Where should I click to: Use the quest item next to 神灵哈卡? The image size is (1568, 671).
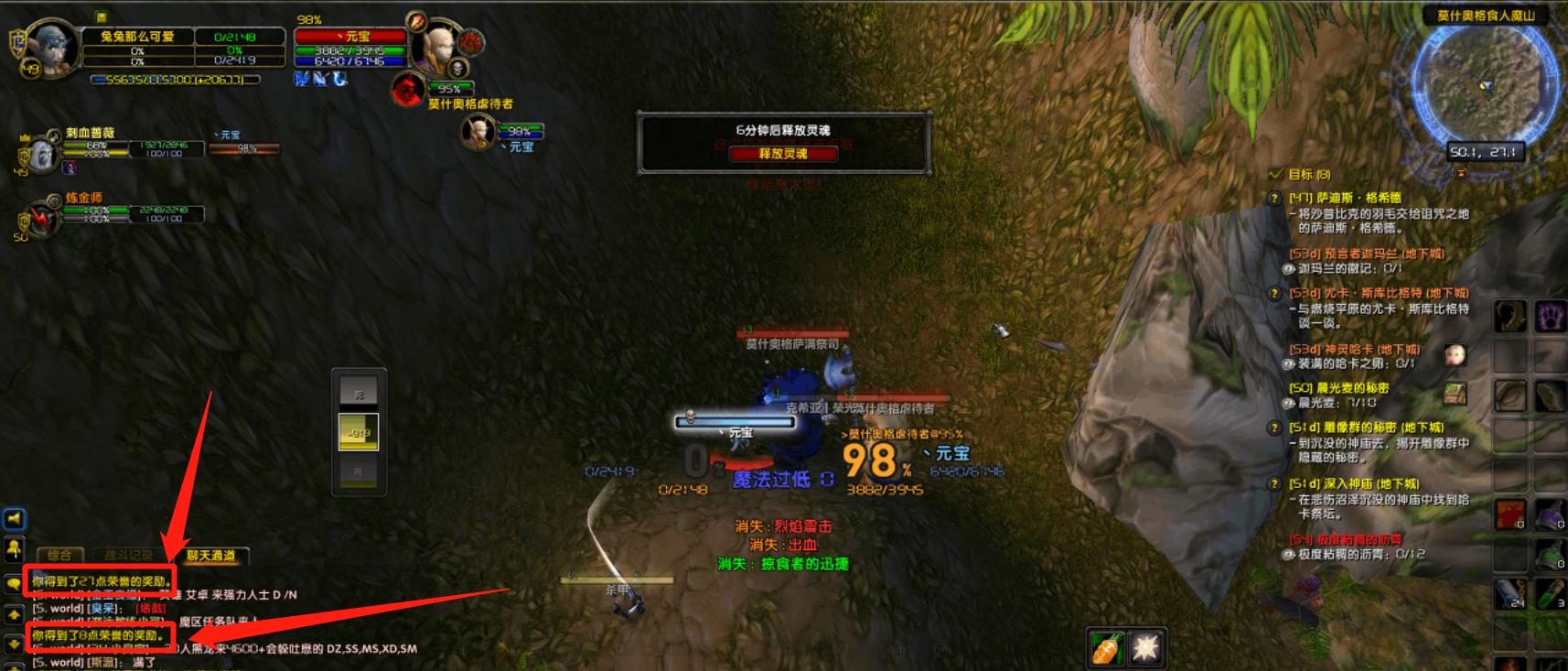tap(1455, 355)
